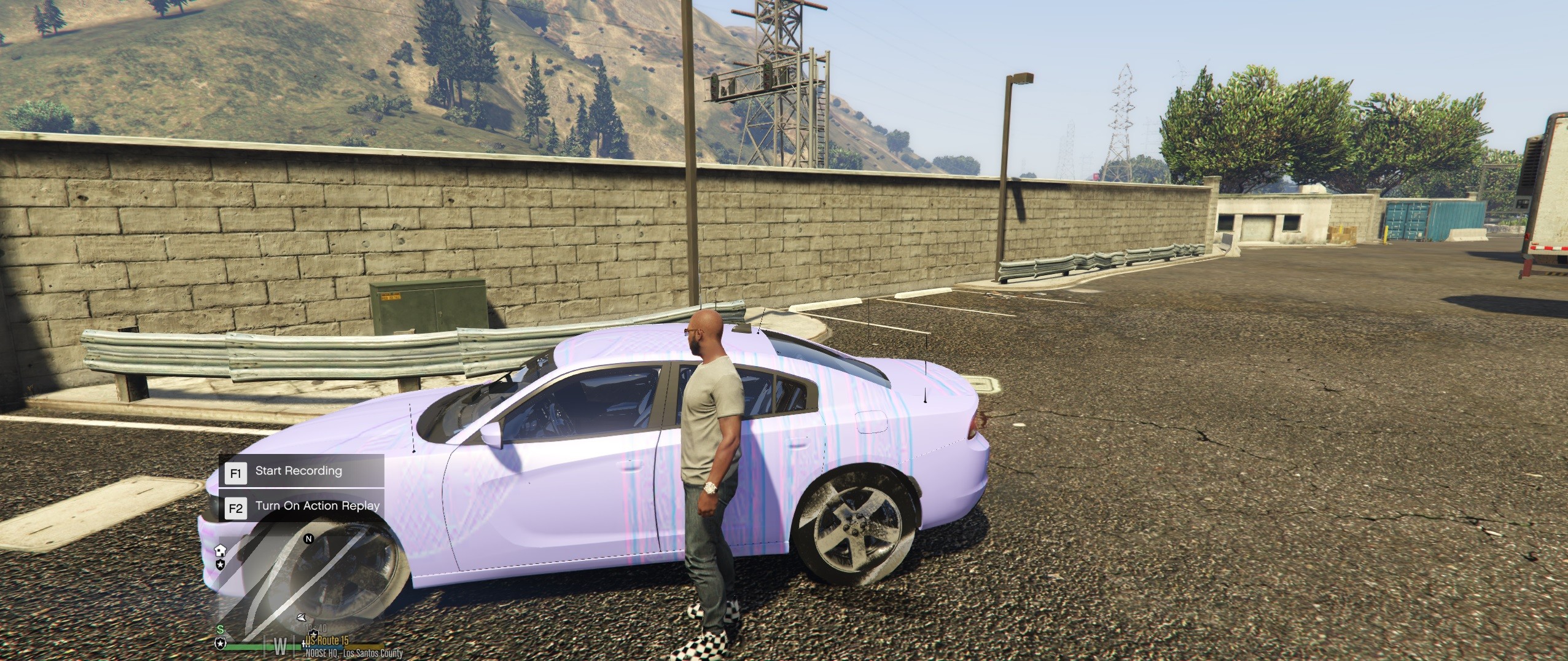Image resolution: width=1568 pixels, height=661 pixels.
Task: Select the white player arrow on the minimap
Action: pos(300,617)
